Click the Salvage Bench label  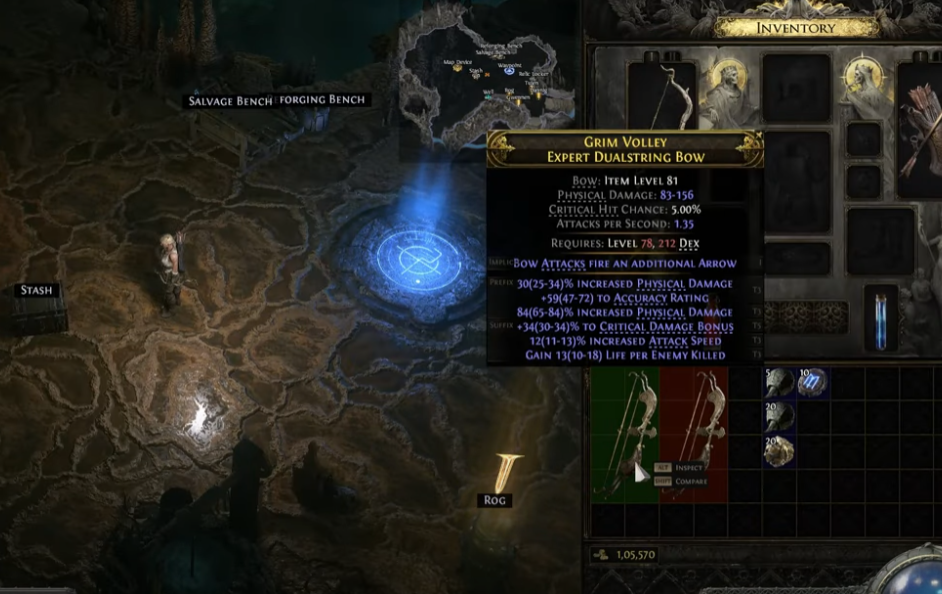click(x=230, y=101)
